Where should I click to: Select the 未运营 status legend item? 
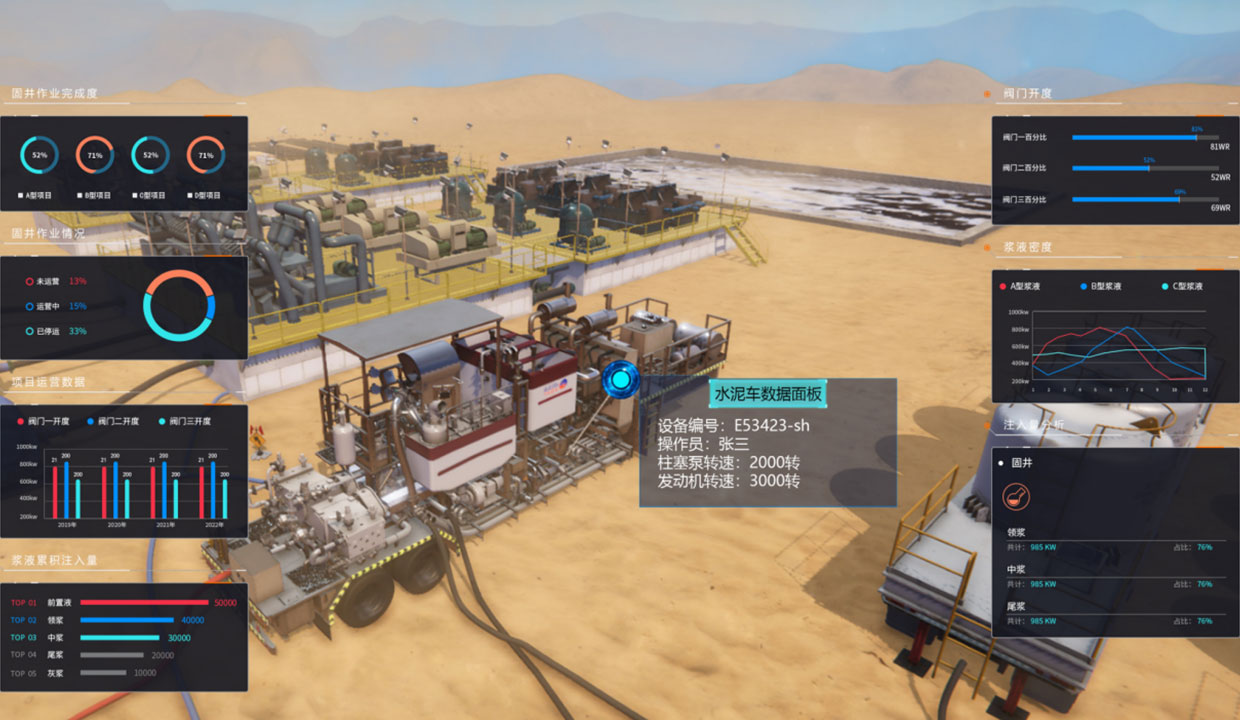[50, 282]
